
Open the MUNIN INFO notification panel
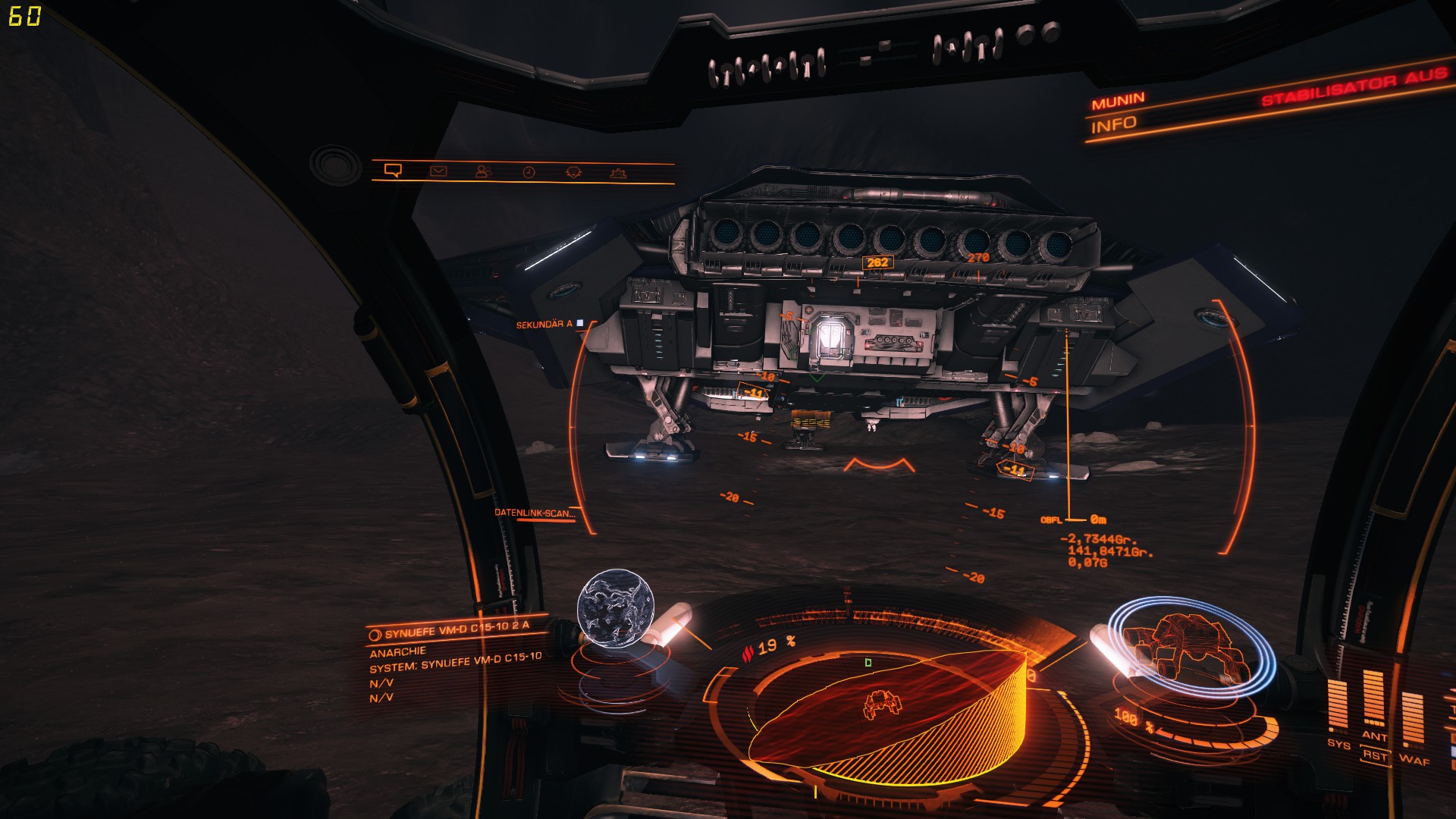(1114, 113)
